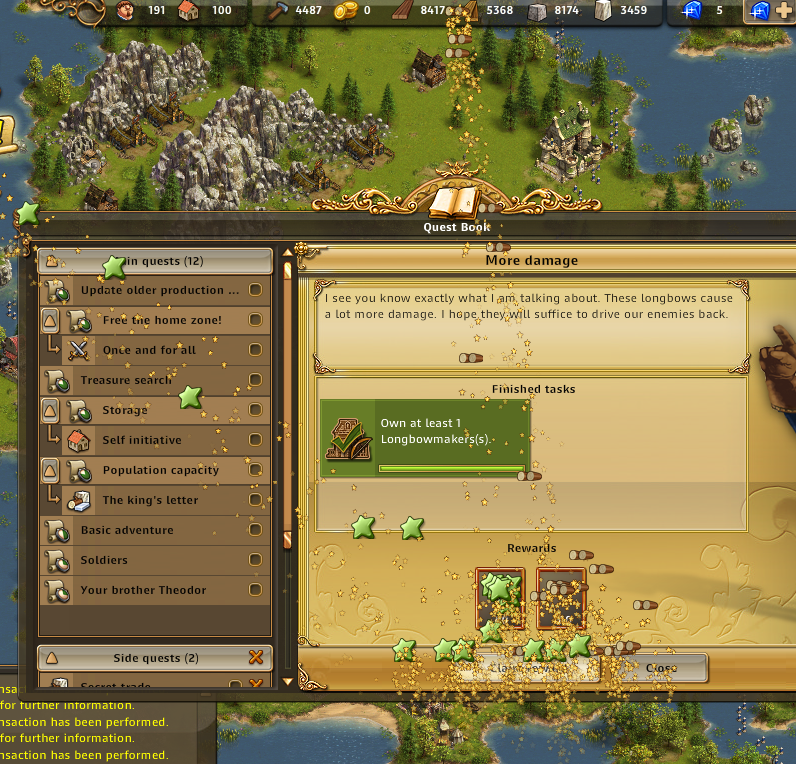Open the 'Self initiative' sub-quest
This screenshot has width=796, height=764.
click(x=142, y=440)
